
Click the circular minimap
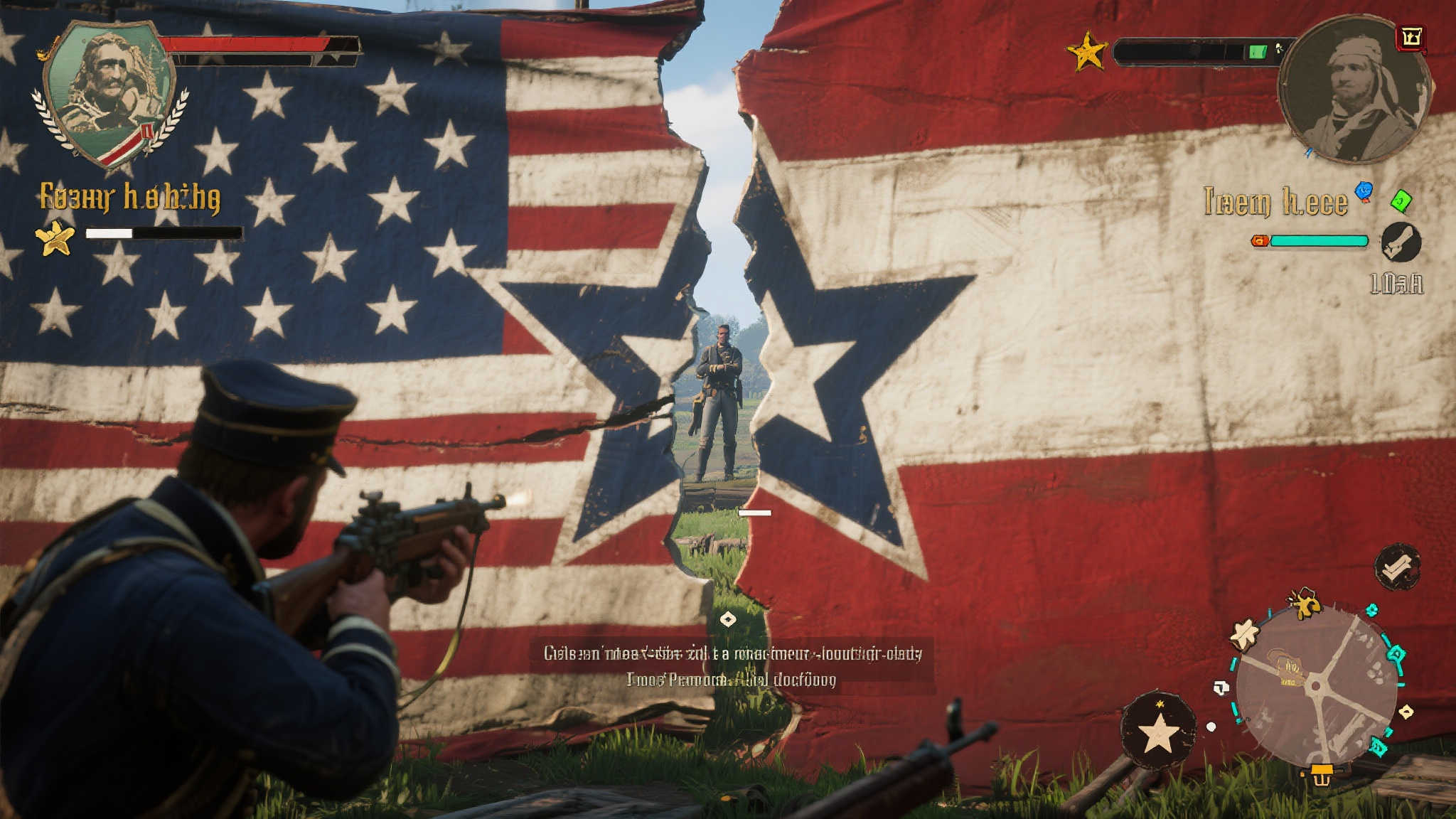1317,686
